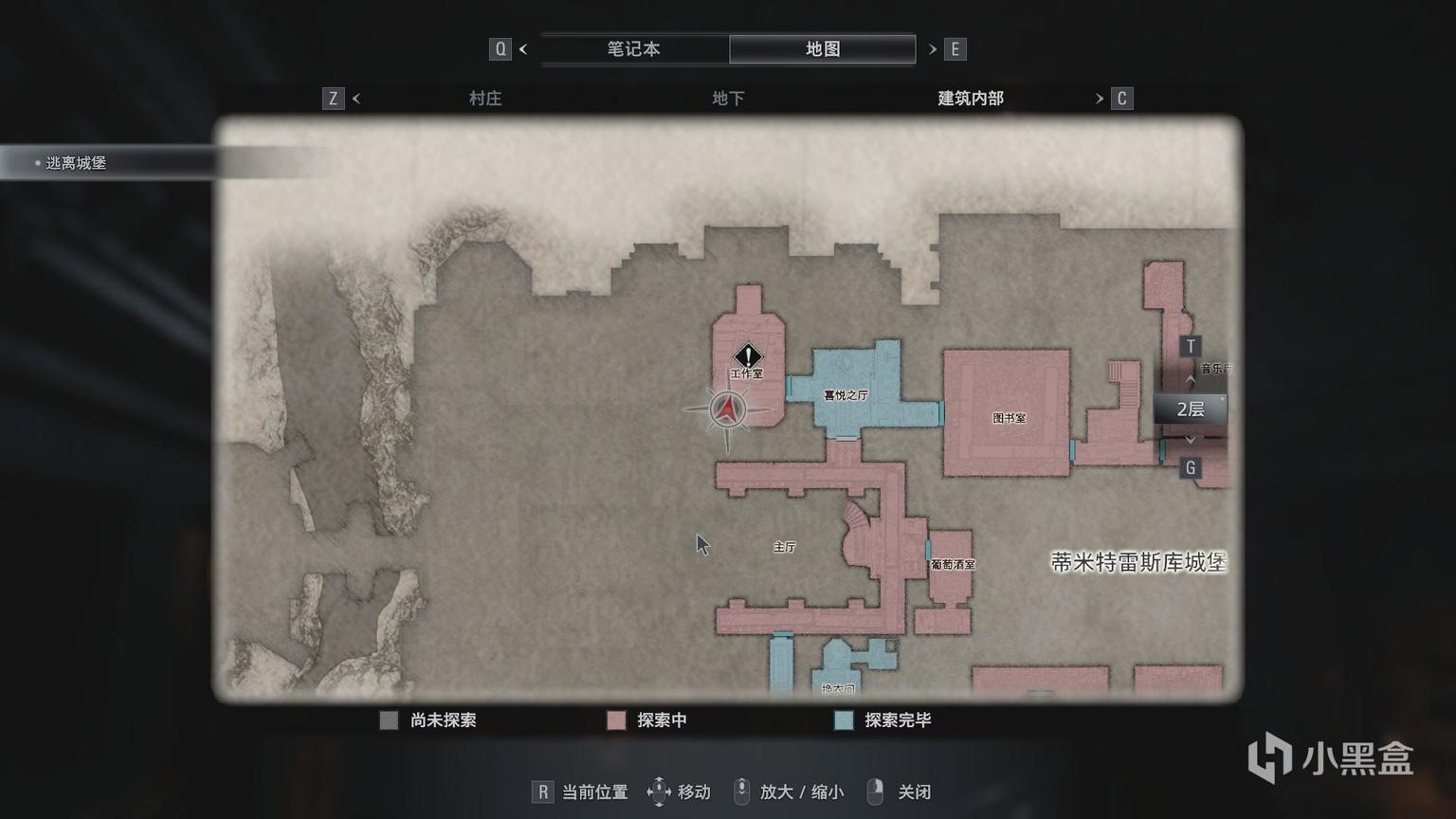Go down one floor with the down arrow
The width and height of the screenshot is (1456, 819).
pos(1191,439)
